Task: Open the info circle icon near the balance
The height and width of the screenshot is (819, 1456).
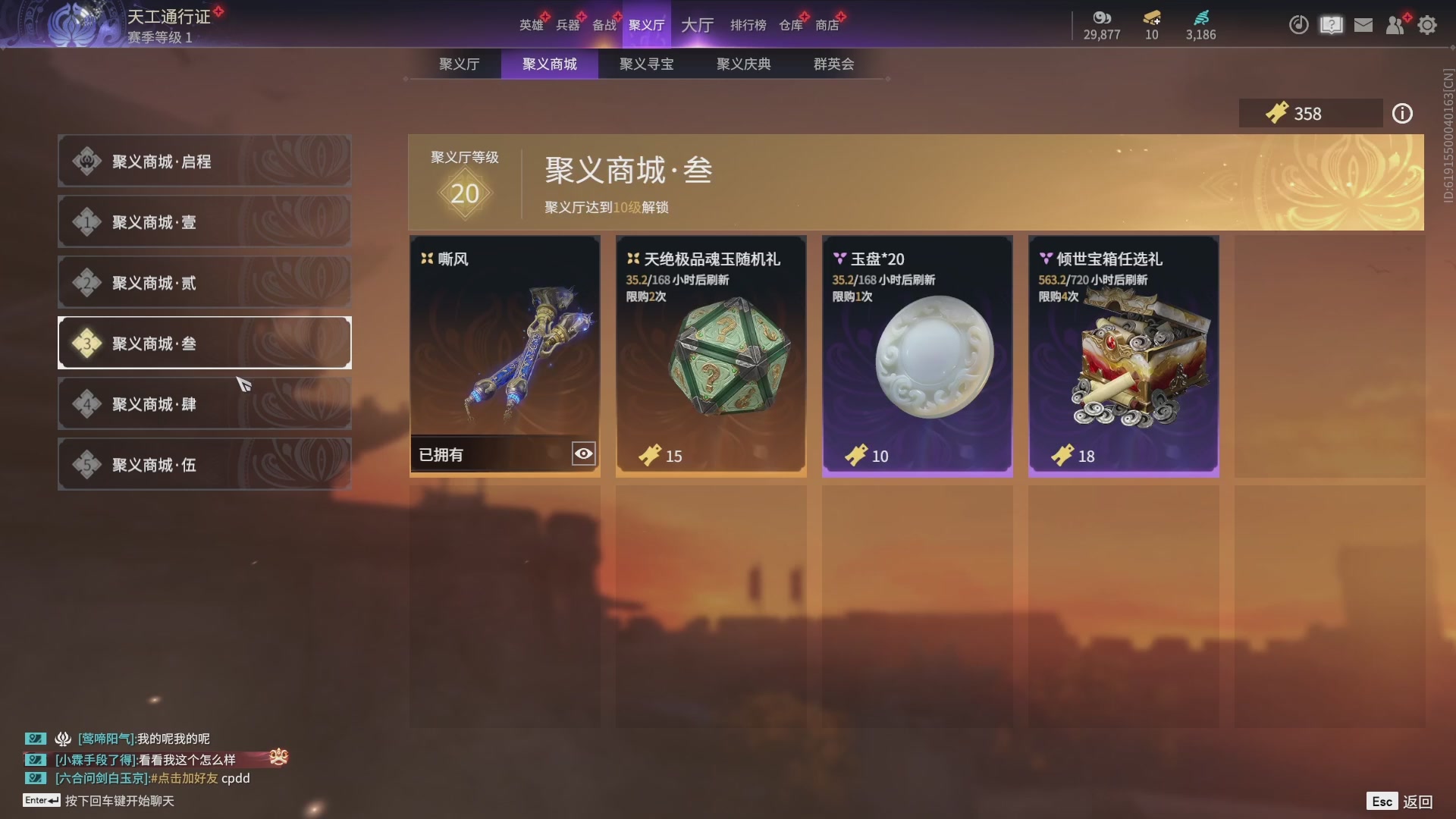Action: pyautogui.click(x=1402, y=113)
